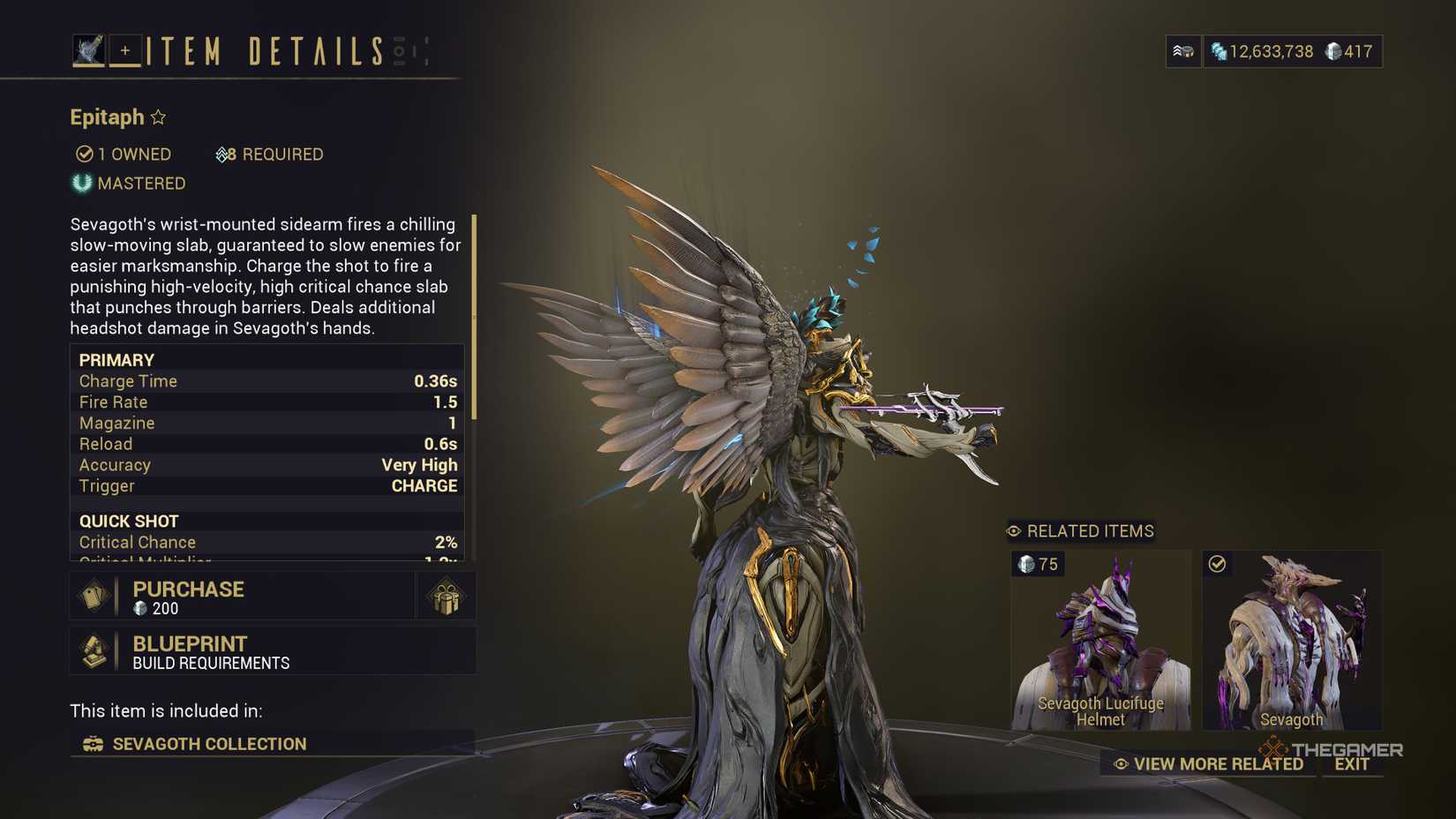The width and height of the screenshot is (1456, 819).
Task: Select the Blueprint crafting icon
Action: [94, 651]
